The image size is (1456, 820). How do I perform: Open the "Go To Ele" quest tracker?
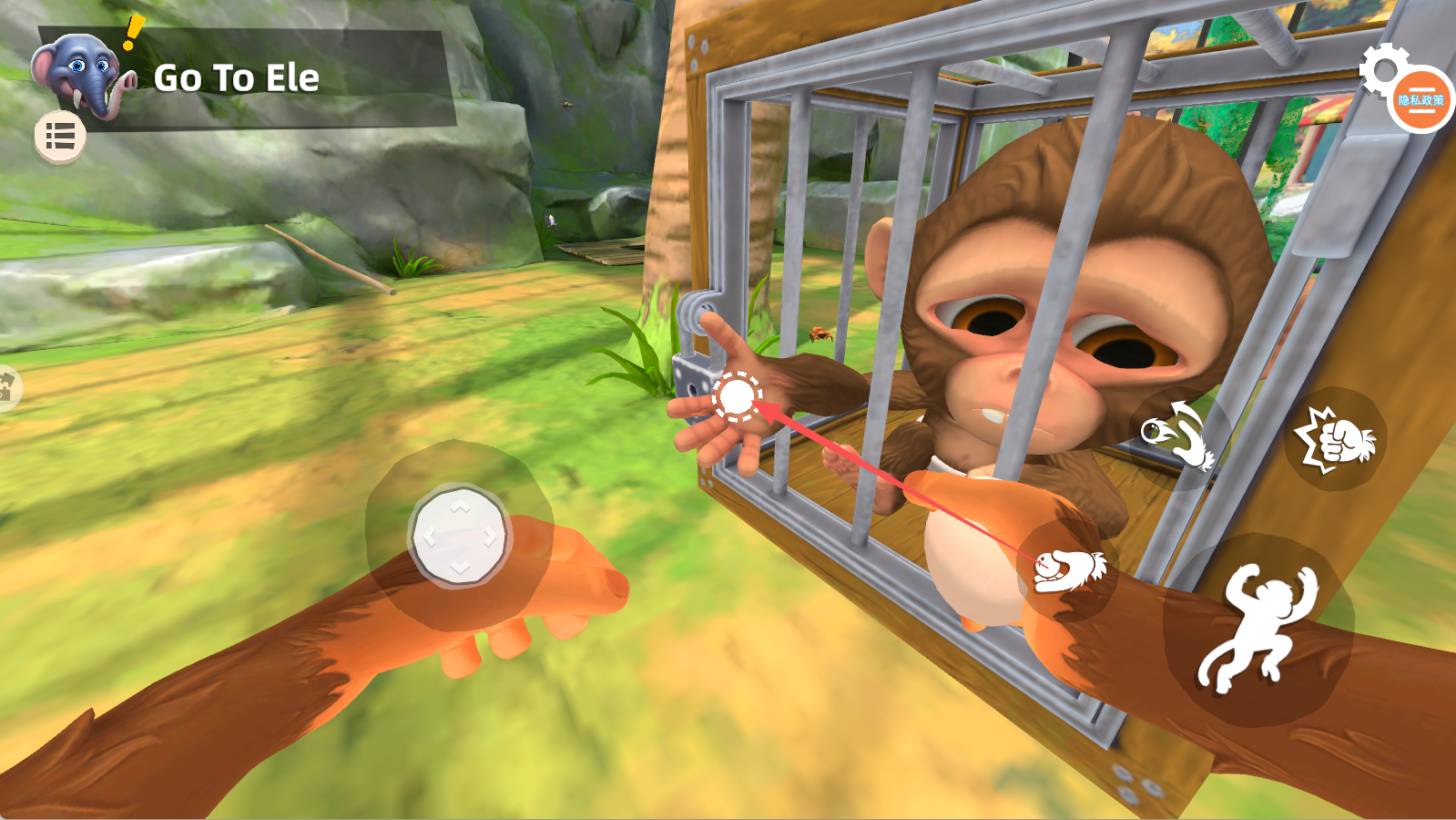[x=239, y=78]
